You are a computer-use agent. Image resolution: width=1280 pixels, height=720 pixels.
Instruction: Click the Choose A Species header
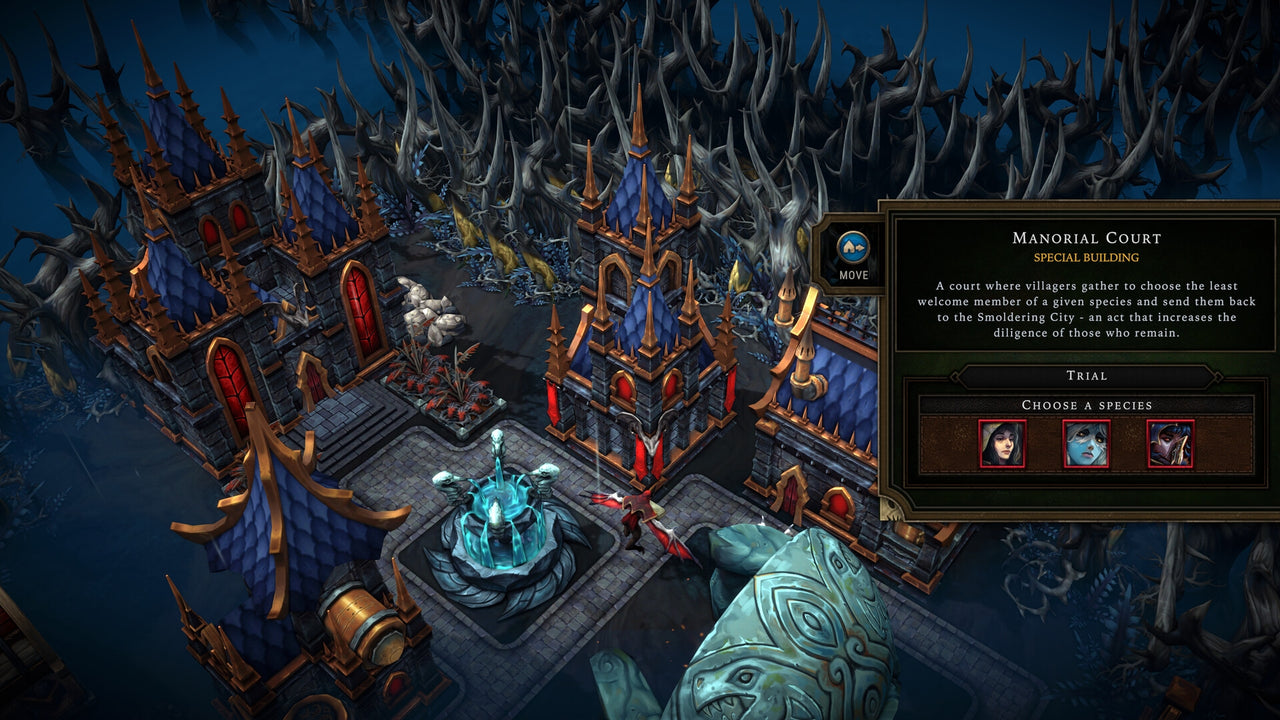pyautogui.click(x=1086, y=406)
